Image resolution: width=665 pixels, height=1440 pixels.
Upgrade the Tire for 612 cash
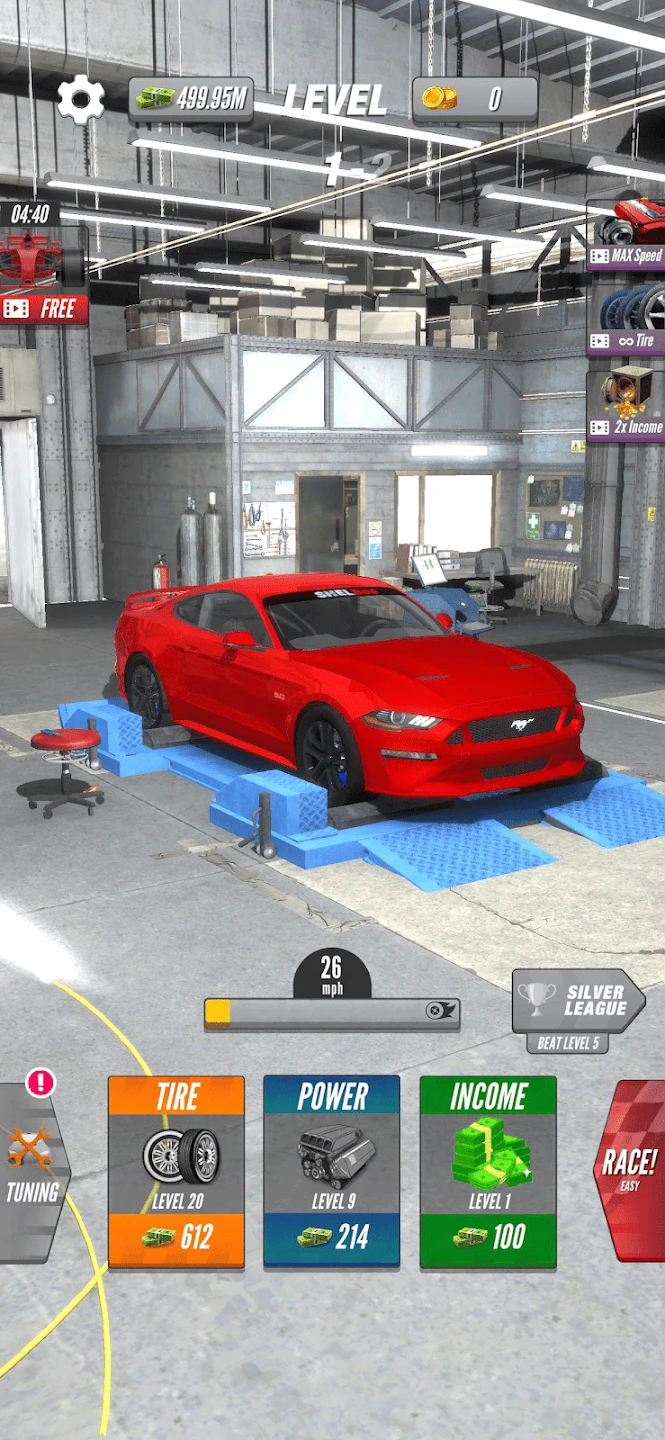(176, 1171)
